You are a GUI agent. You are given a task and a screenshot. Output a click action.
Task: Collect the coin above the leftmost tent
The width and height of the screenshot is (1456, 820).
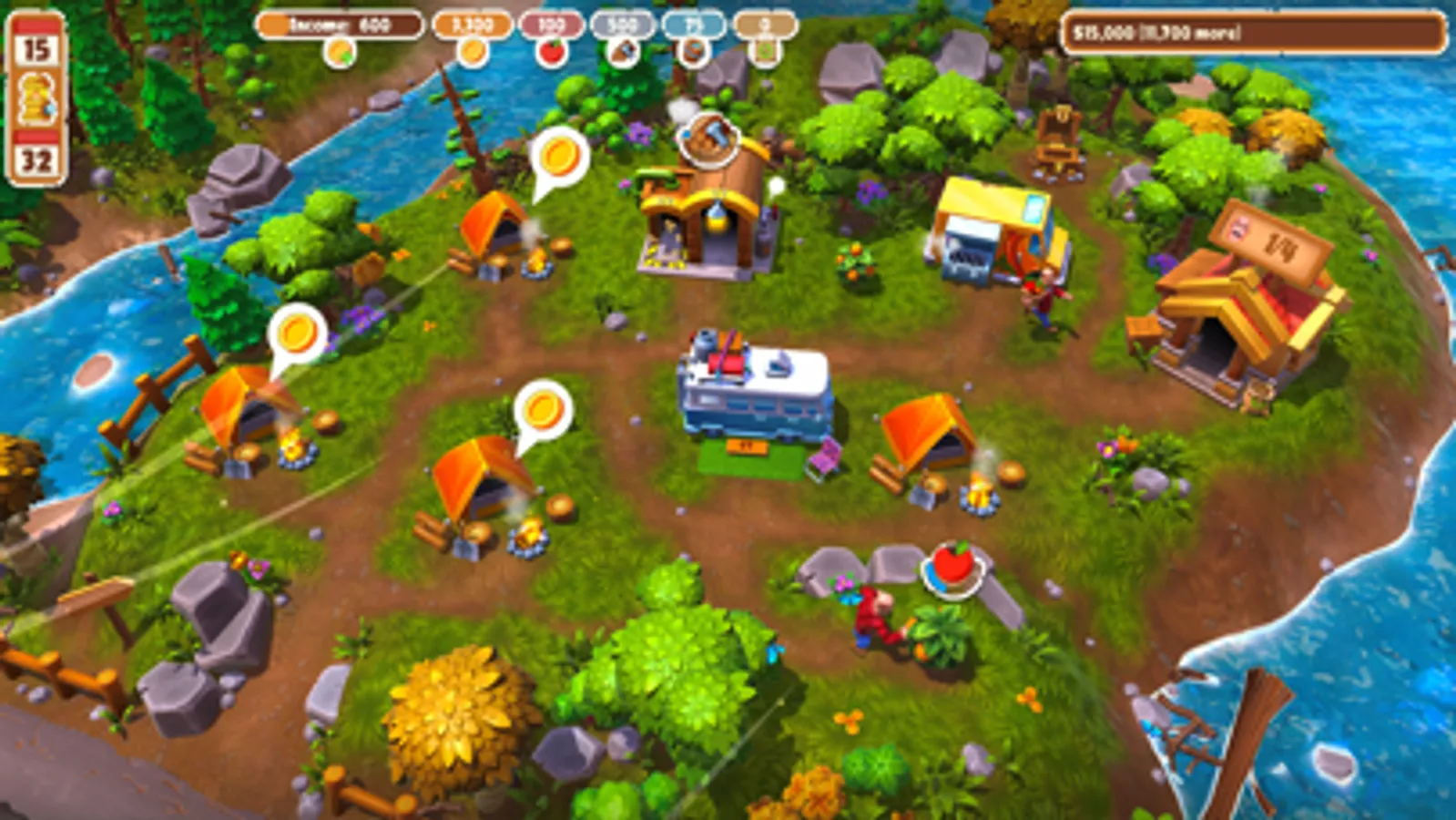[296, 333]
